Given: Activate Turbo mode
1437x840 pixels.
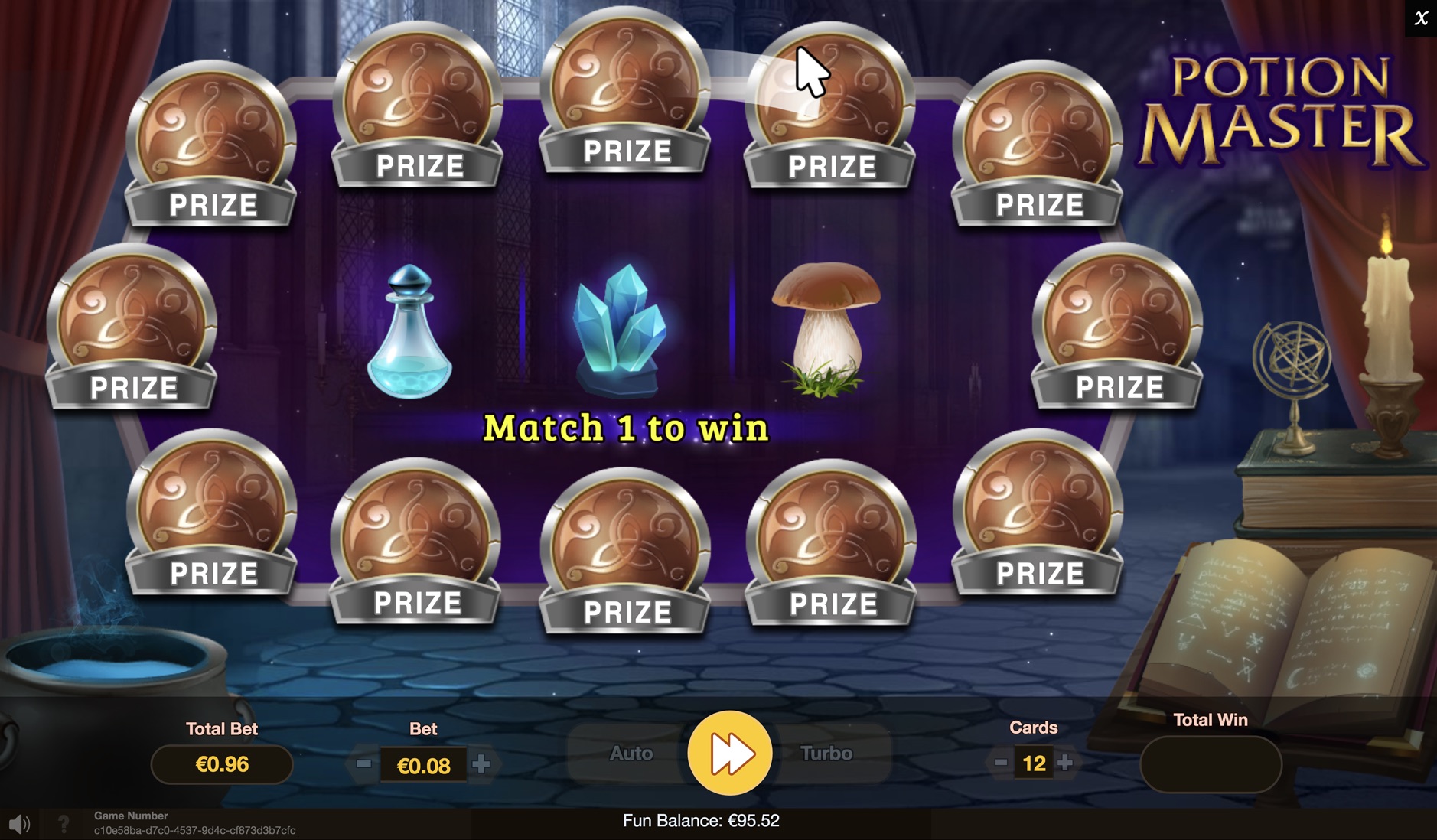Looking at the screenshot, I should (x=826, y=754).
